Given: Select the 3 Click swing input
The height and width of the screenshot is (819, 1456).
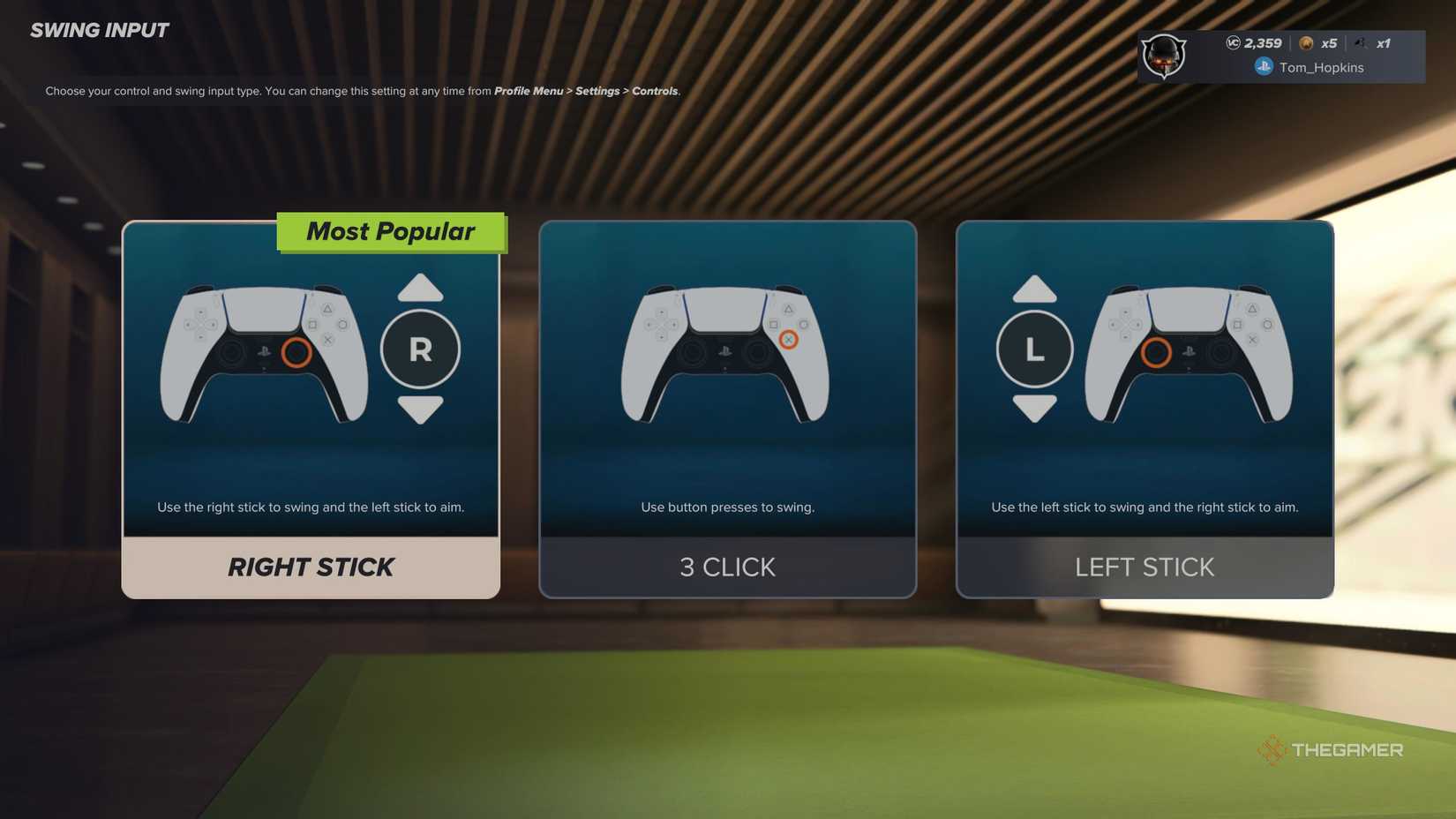Looking at the screenshot, I should (x=727, y=567).
